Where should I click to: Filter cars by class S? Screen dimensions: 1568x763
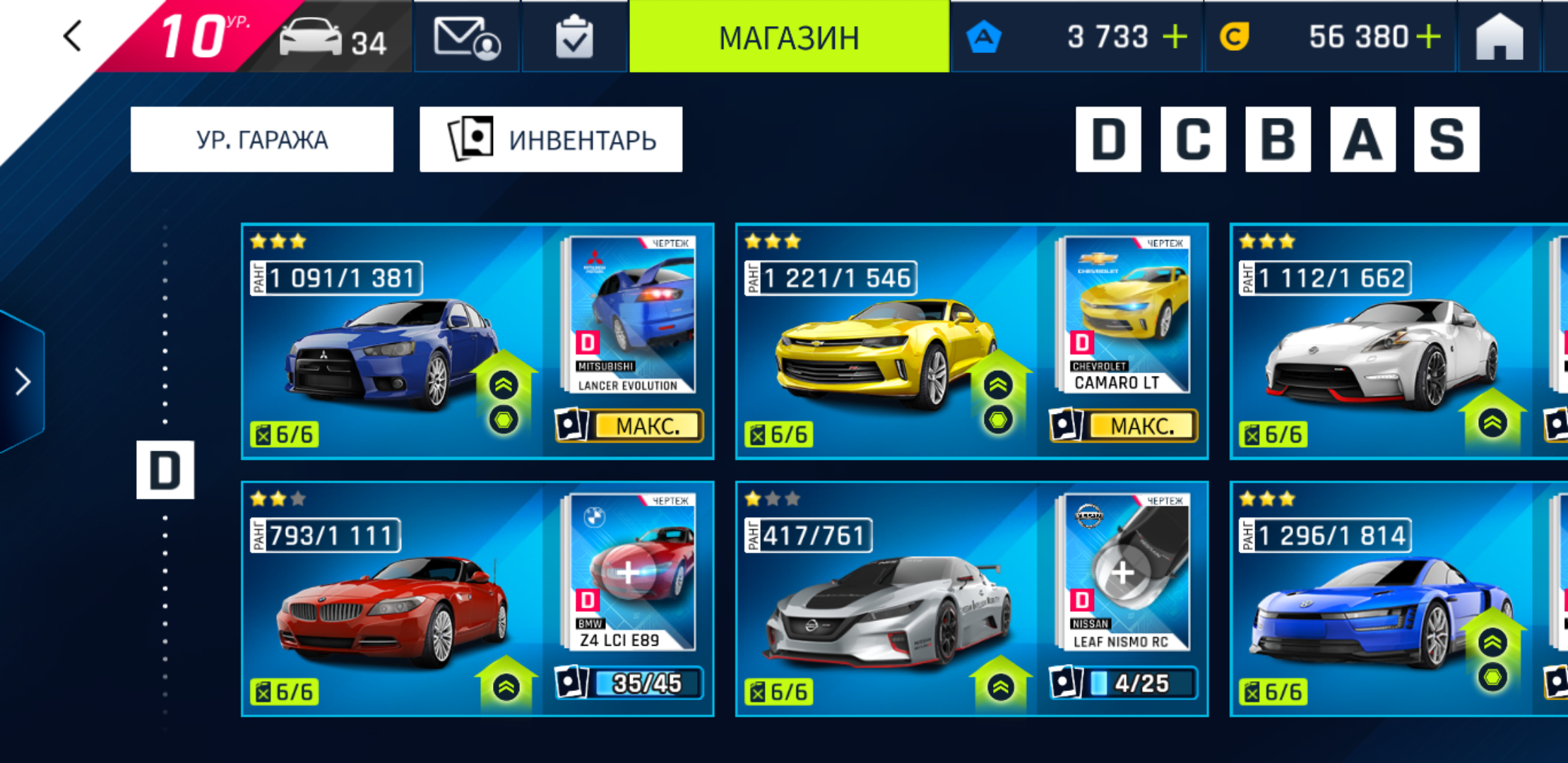click(x=1447, y=139)
